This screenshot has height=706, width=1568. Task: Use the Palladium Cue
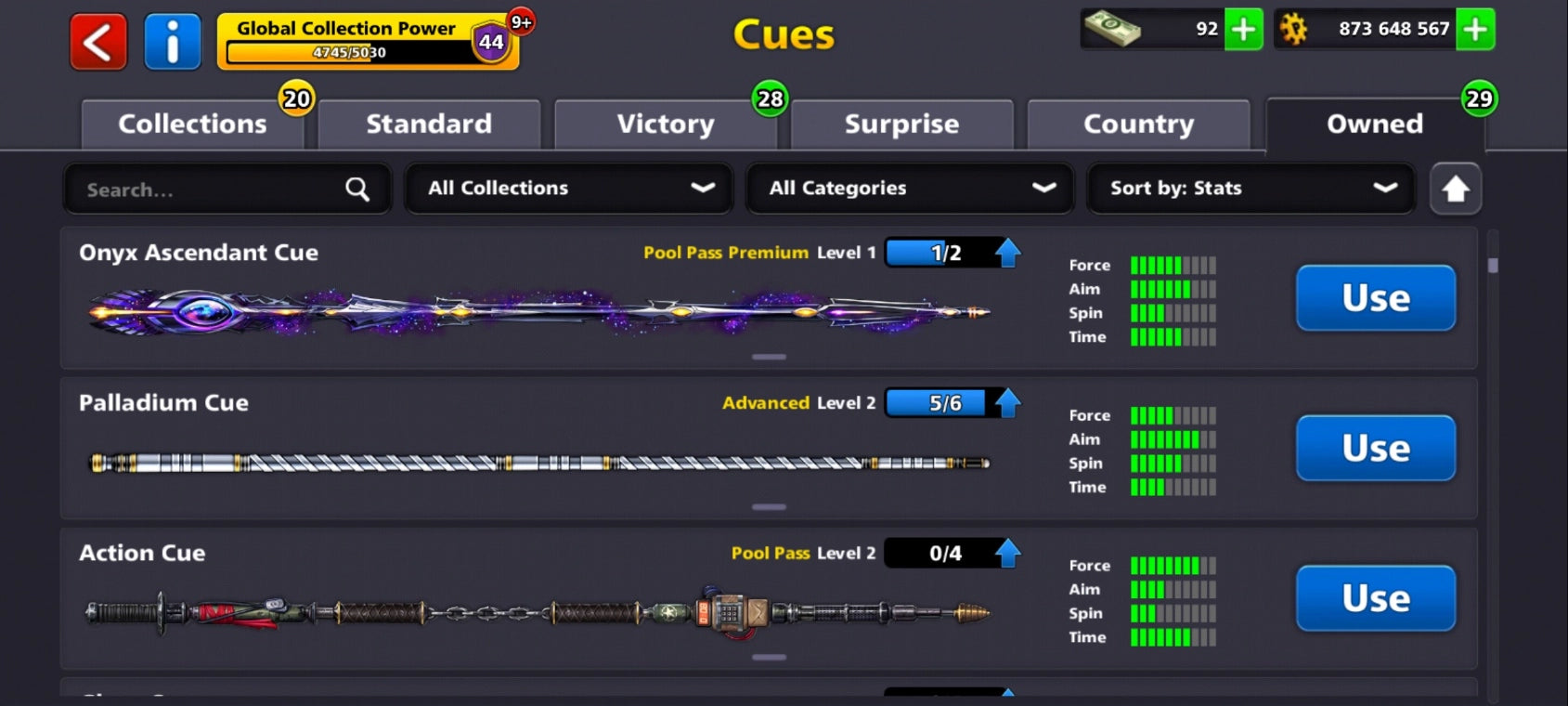coord(1375,448)
